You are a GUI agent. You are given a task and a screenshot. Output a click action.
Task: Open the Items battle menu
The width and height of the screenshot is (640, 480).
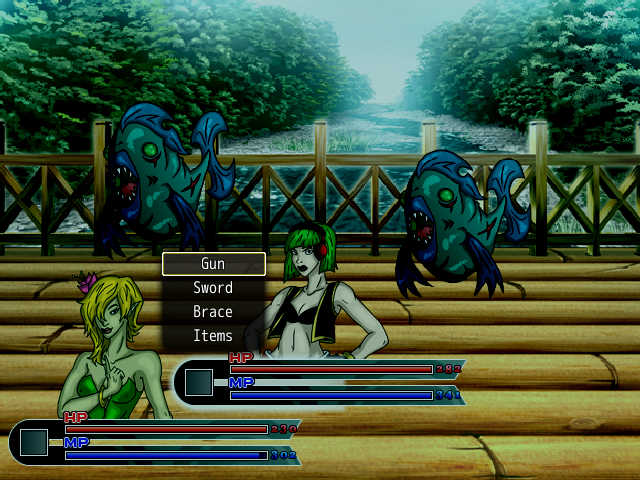(x=213, y=336)
